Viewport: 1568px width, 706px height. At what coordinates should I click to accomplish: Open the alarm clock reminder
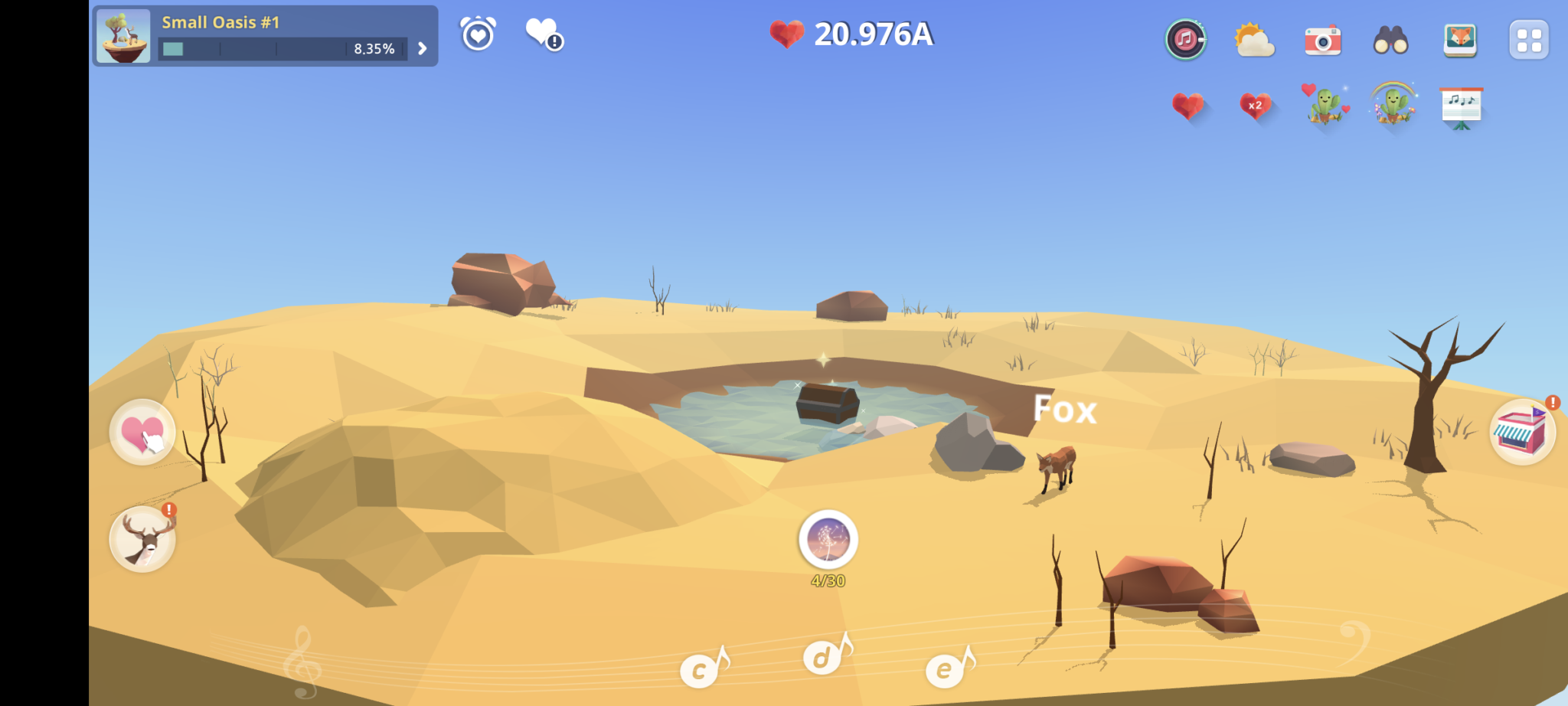[x=479, y=35]
